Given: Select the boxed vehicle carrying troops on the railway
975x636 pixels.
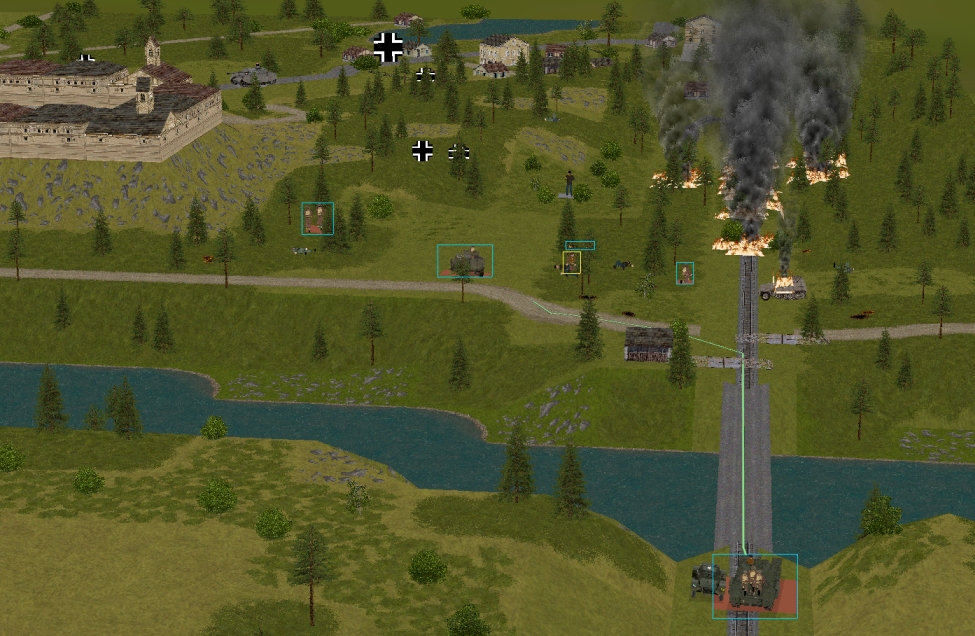Looking at the screenshot, I should pos(755,586).
